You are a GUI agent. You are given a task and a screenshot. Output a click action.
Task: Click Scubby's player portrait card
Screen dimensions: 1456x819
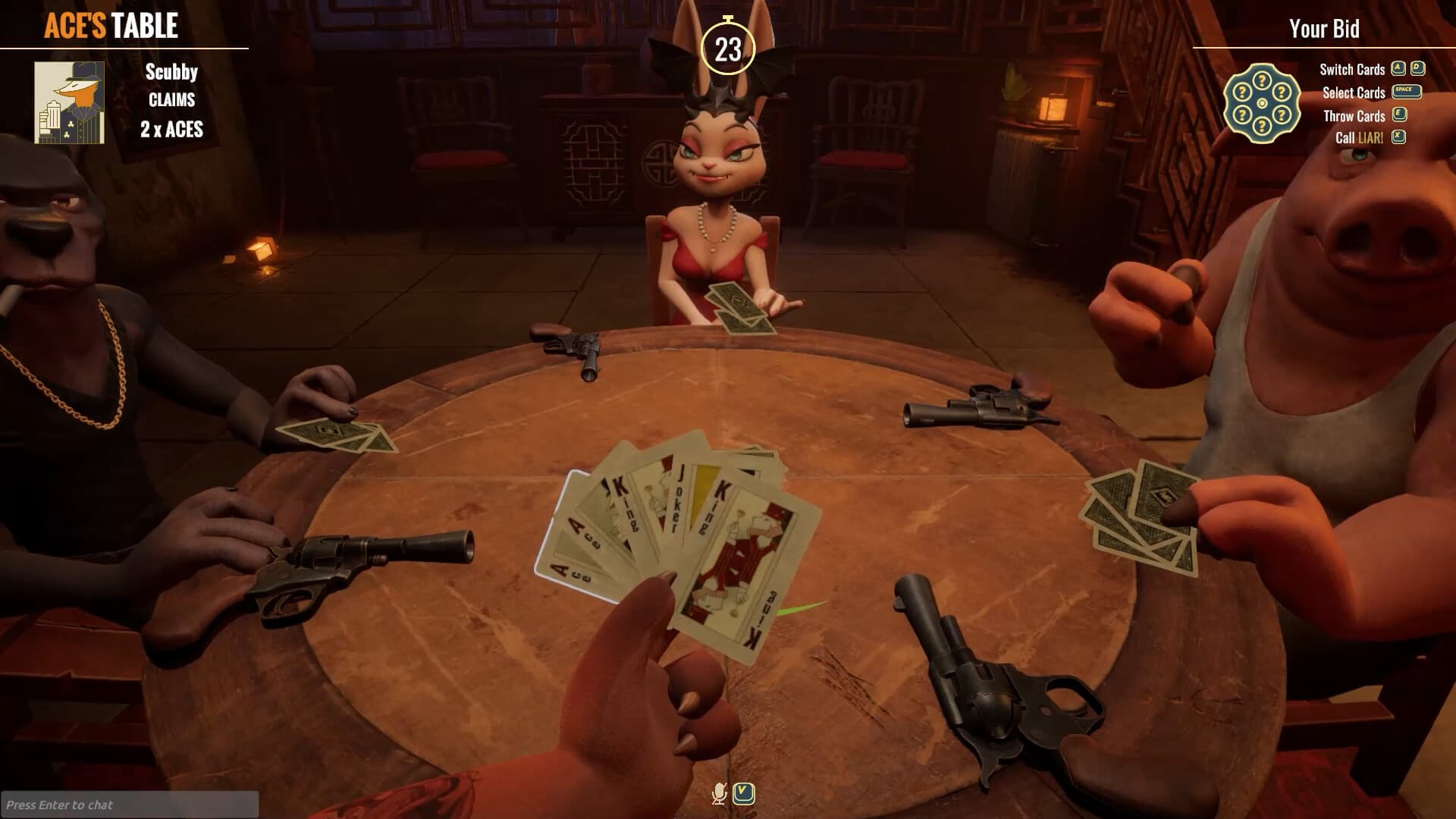click(x=68, y=102)
